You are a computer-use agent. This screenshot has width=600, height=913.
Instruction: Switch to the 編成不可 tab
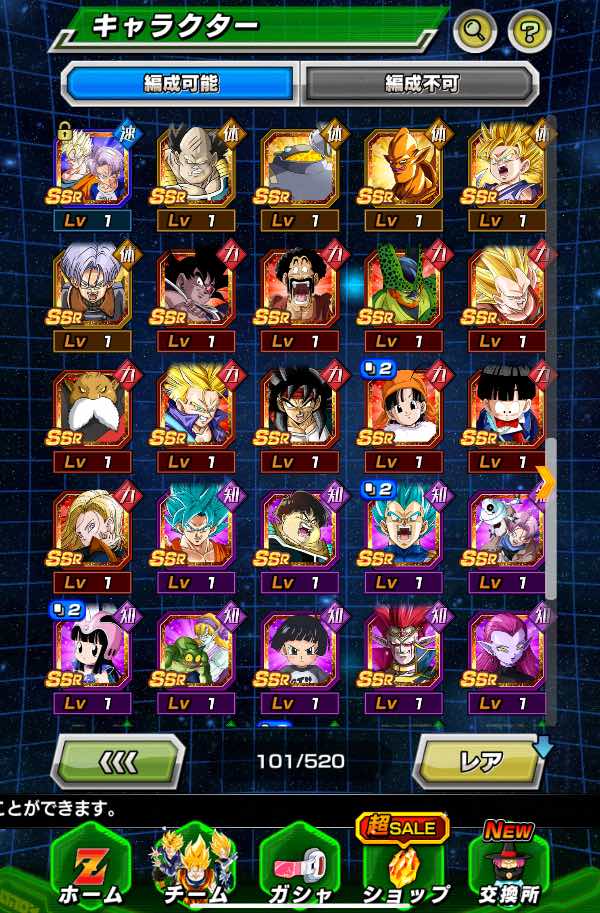pyautogui.click(x=420, y=84)
